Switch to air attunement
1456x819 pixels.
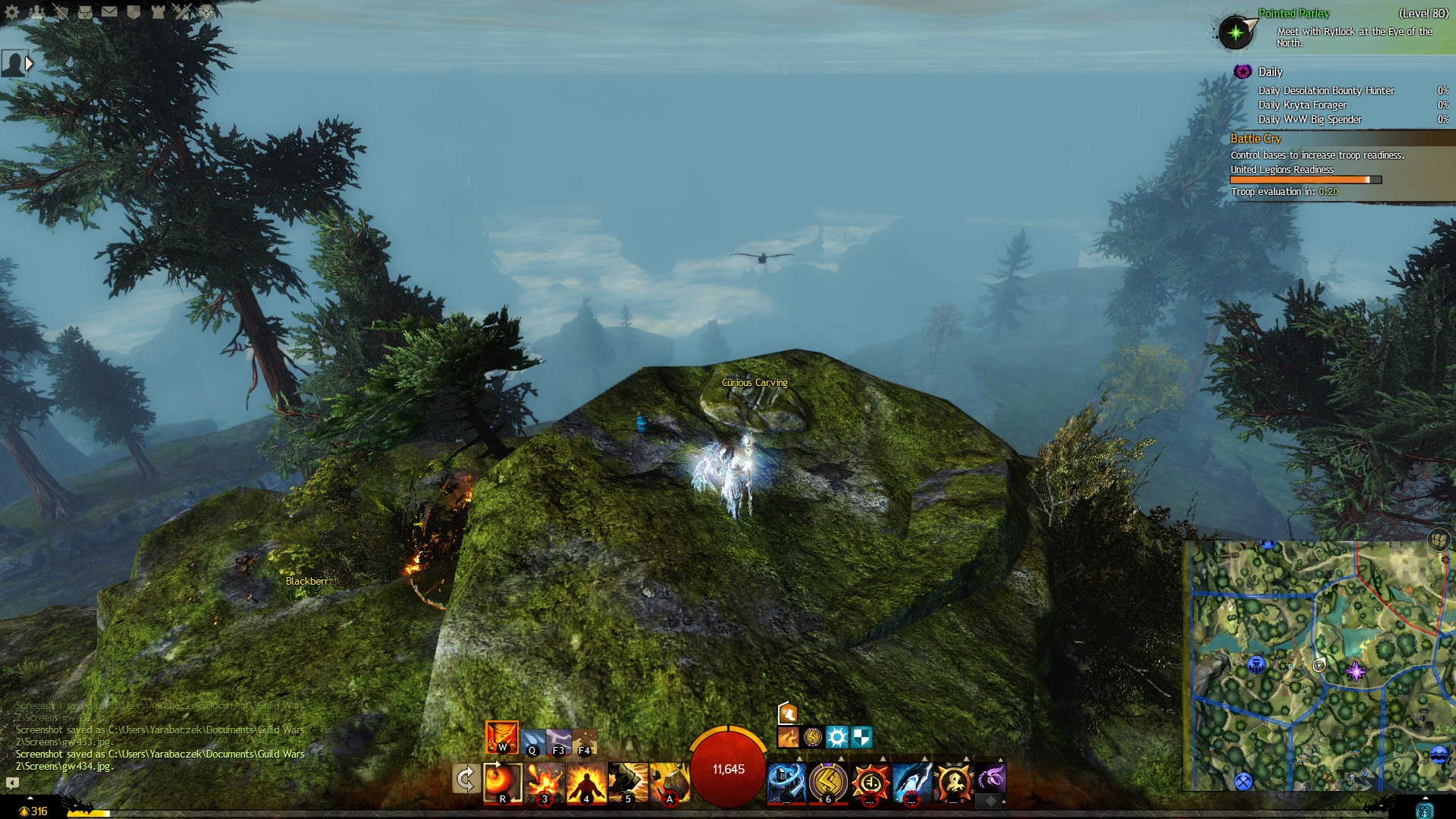click(x=558, y=742)
